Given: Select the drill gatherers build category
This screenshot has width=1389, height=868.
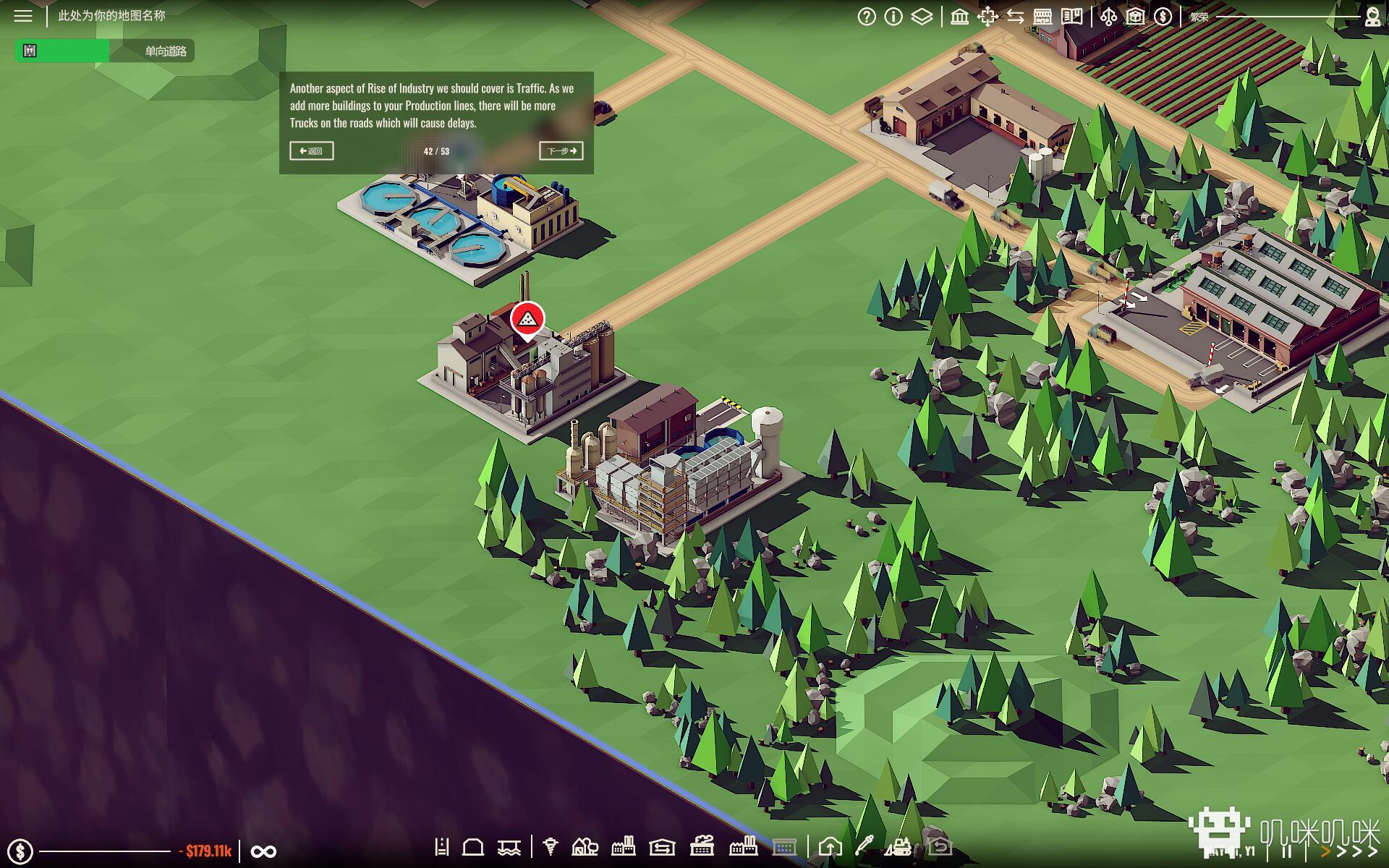Looking at the screenshot, I should (x=551, y=847).
